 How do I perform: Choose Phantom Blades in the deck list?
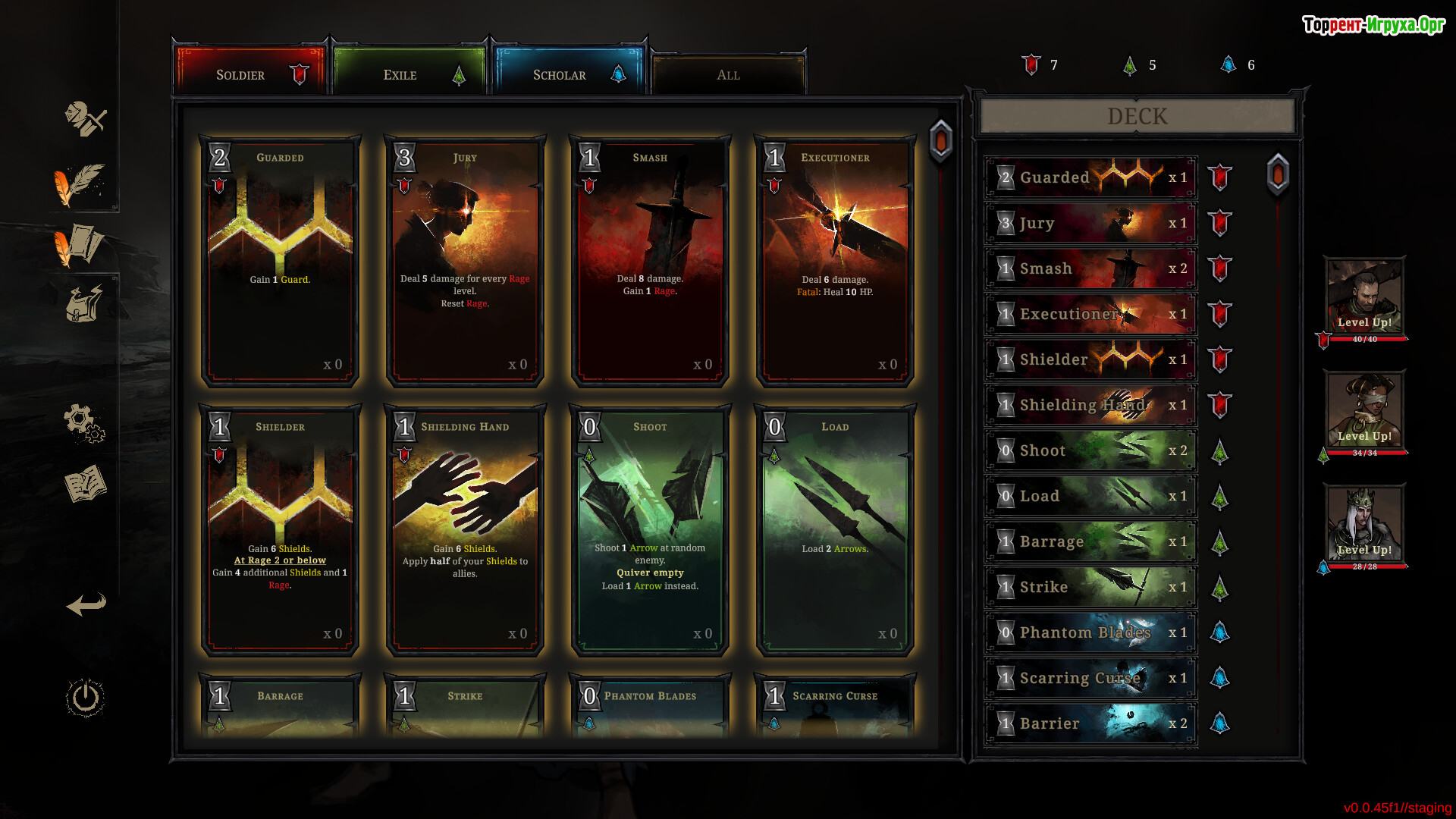[x=1090, y=632]
